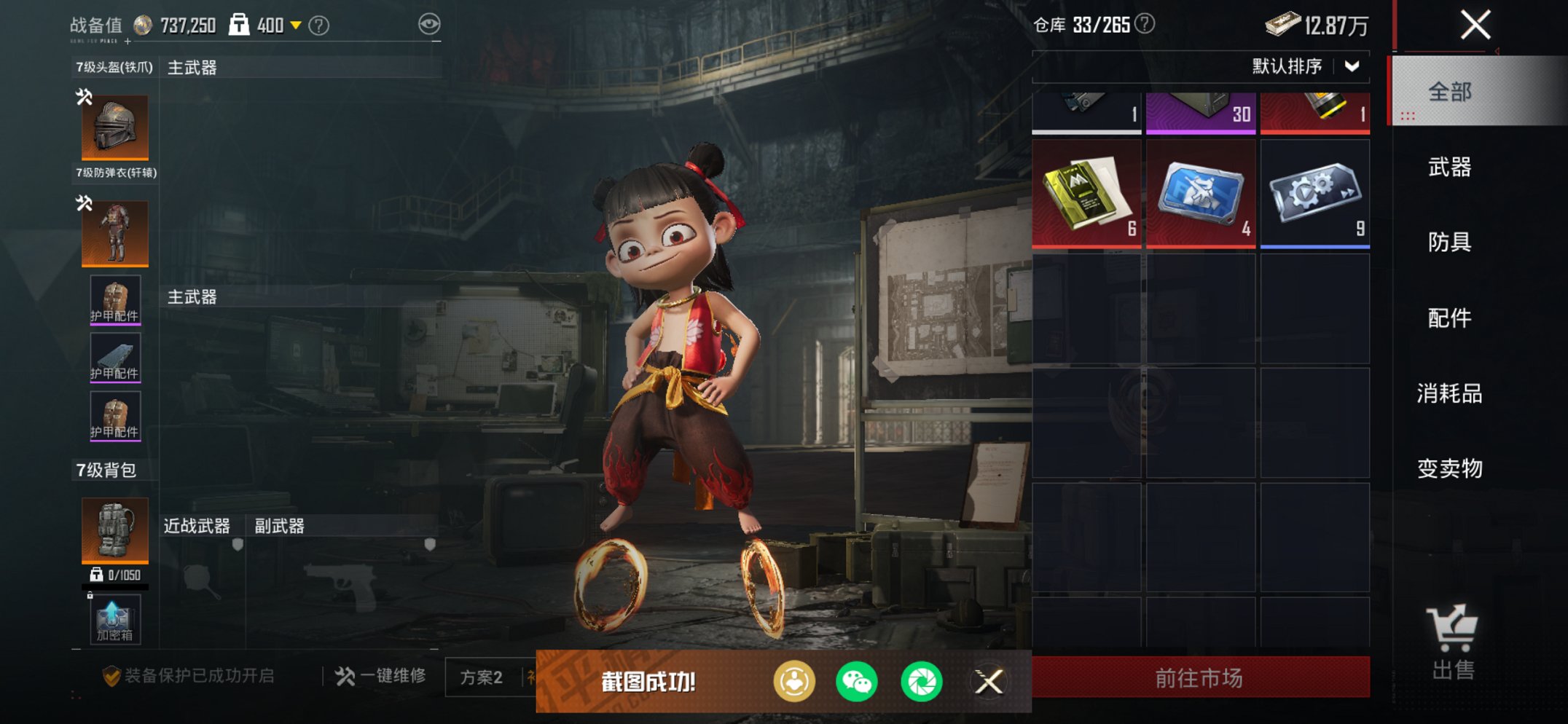Select the yellow book item stack

[x=1086, y=194]
